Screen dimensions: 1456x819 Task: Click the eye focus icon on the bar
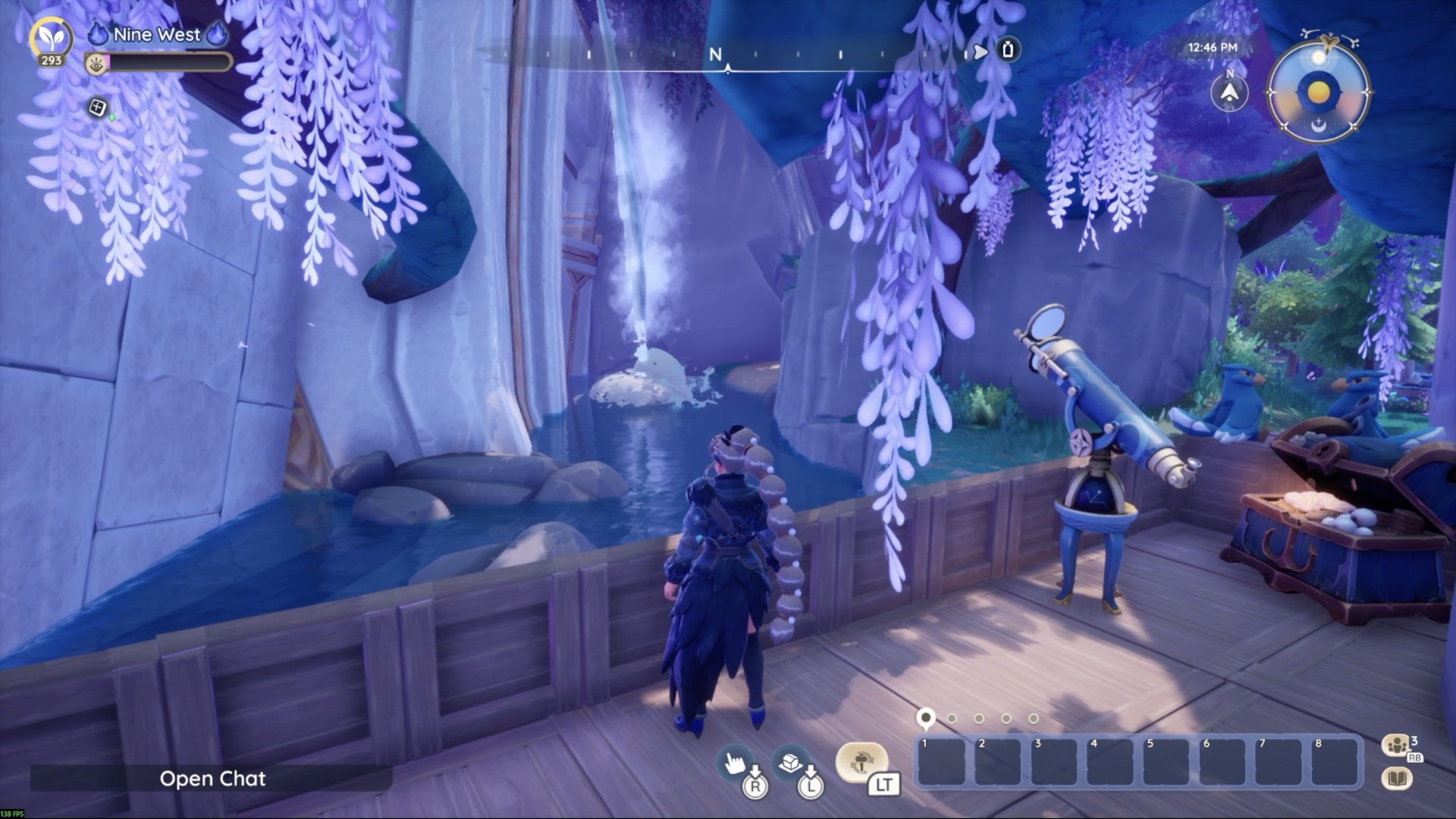click(96, 64)
